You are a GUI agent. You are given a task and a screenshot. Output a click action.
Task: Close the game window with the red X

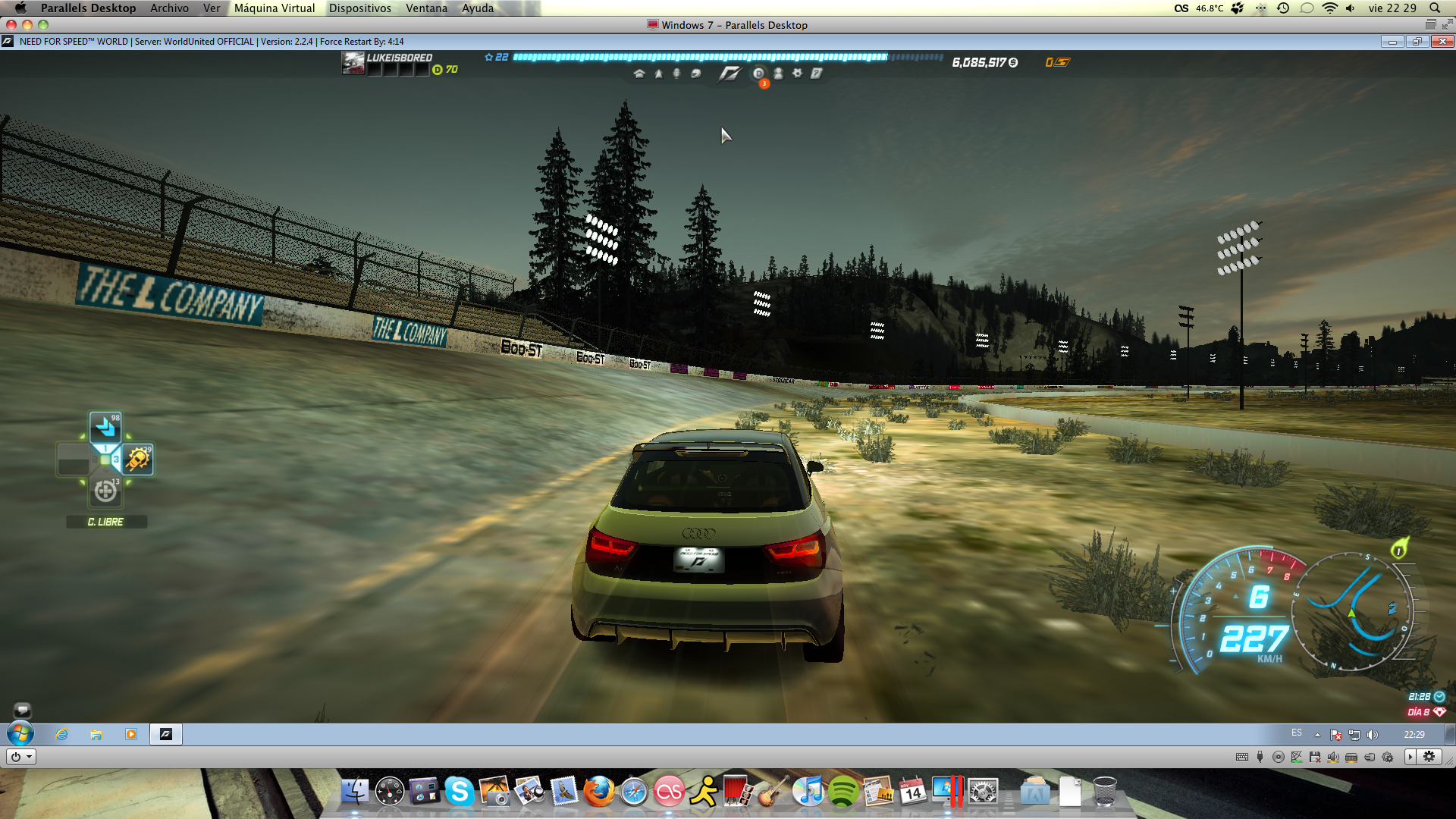(x=1442, y=42)
